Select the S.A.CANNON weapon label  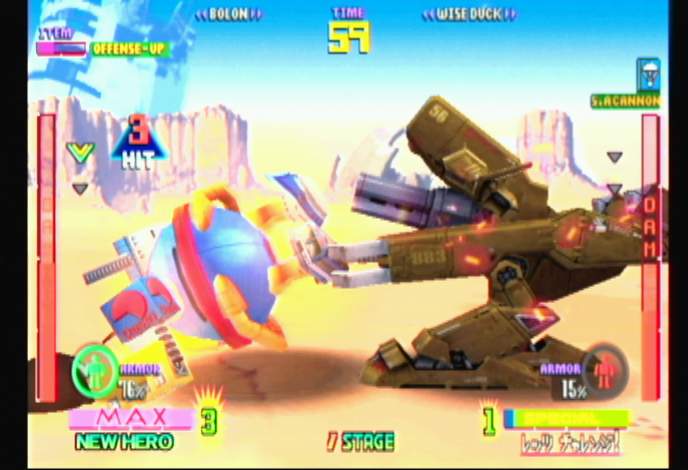pyautogui.click(x=625, y=101)
